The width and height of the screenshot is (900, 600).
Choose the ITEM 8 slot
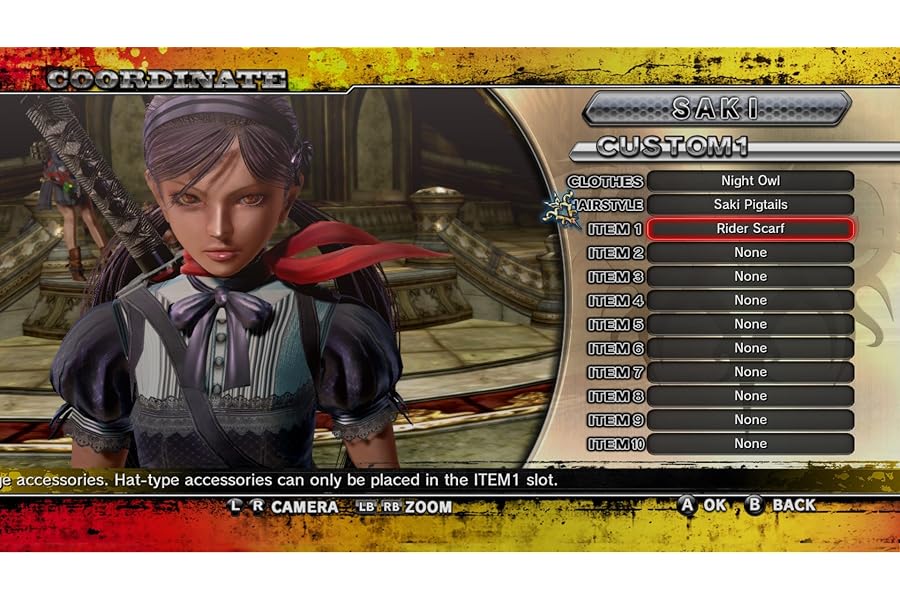click(750, 396)
